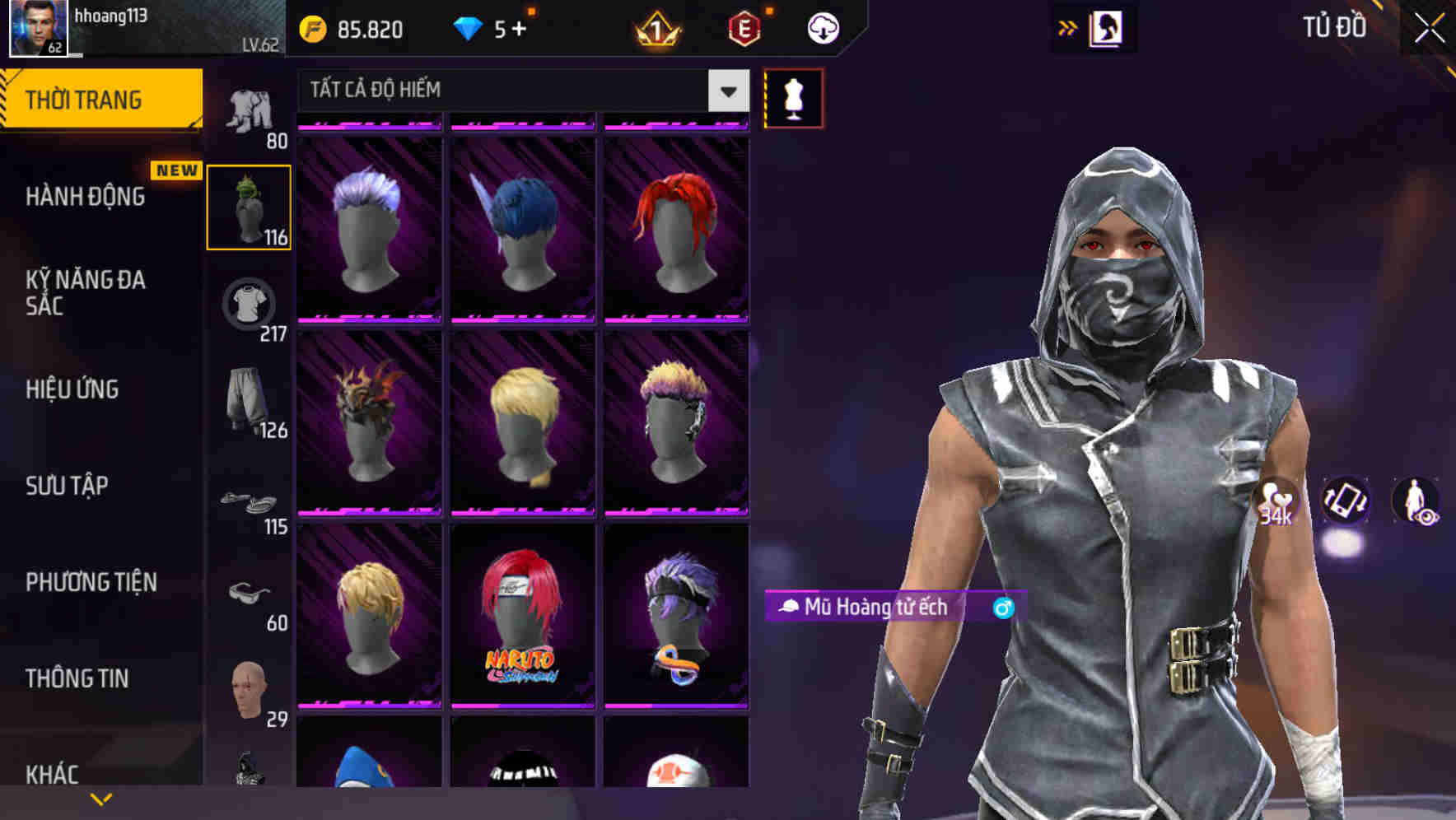Select the headwear category with frog hat icon

[249, 206]
